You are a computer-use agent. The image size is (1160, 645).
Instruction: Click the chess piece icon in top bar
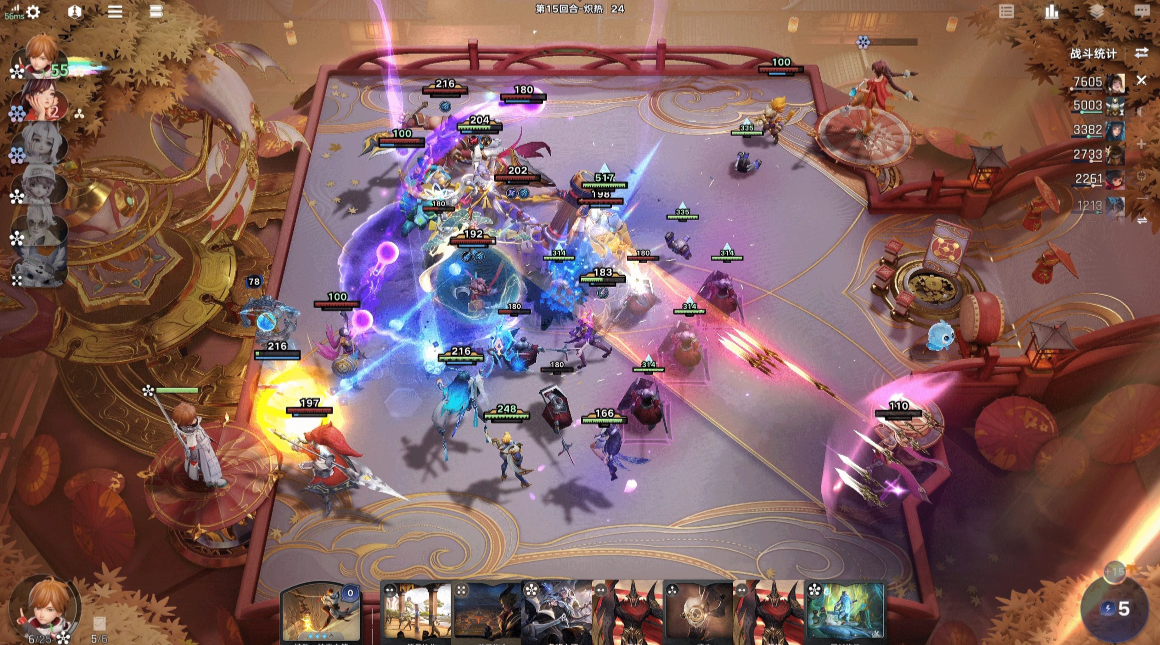click(75, 12)
